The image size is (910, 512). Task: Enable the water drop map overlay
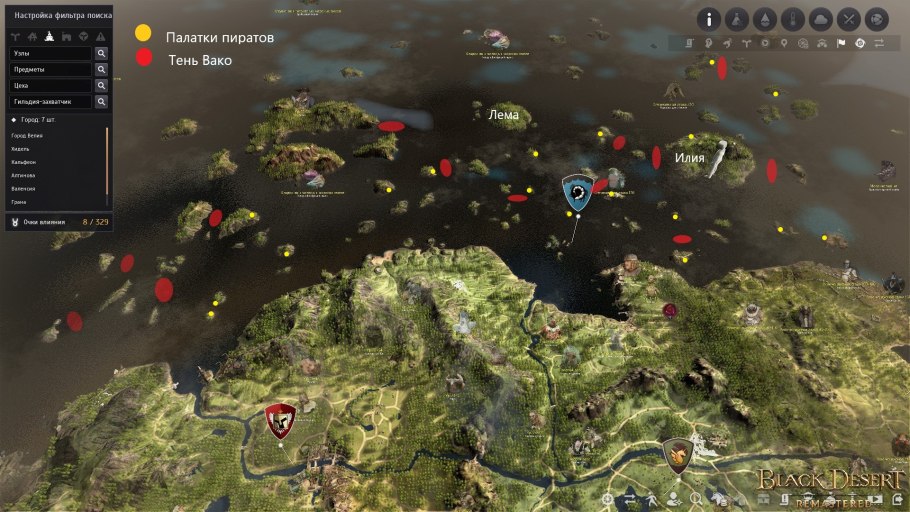[x=765, y=19]
